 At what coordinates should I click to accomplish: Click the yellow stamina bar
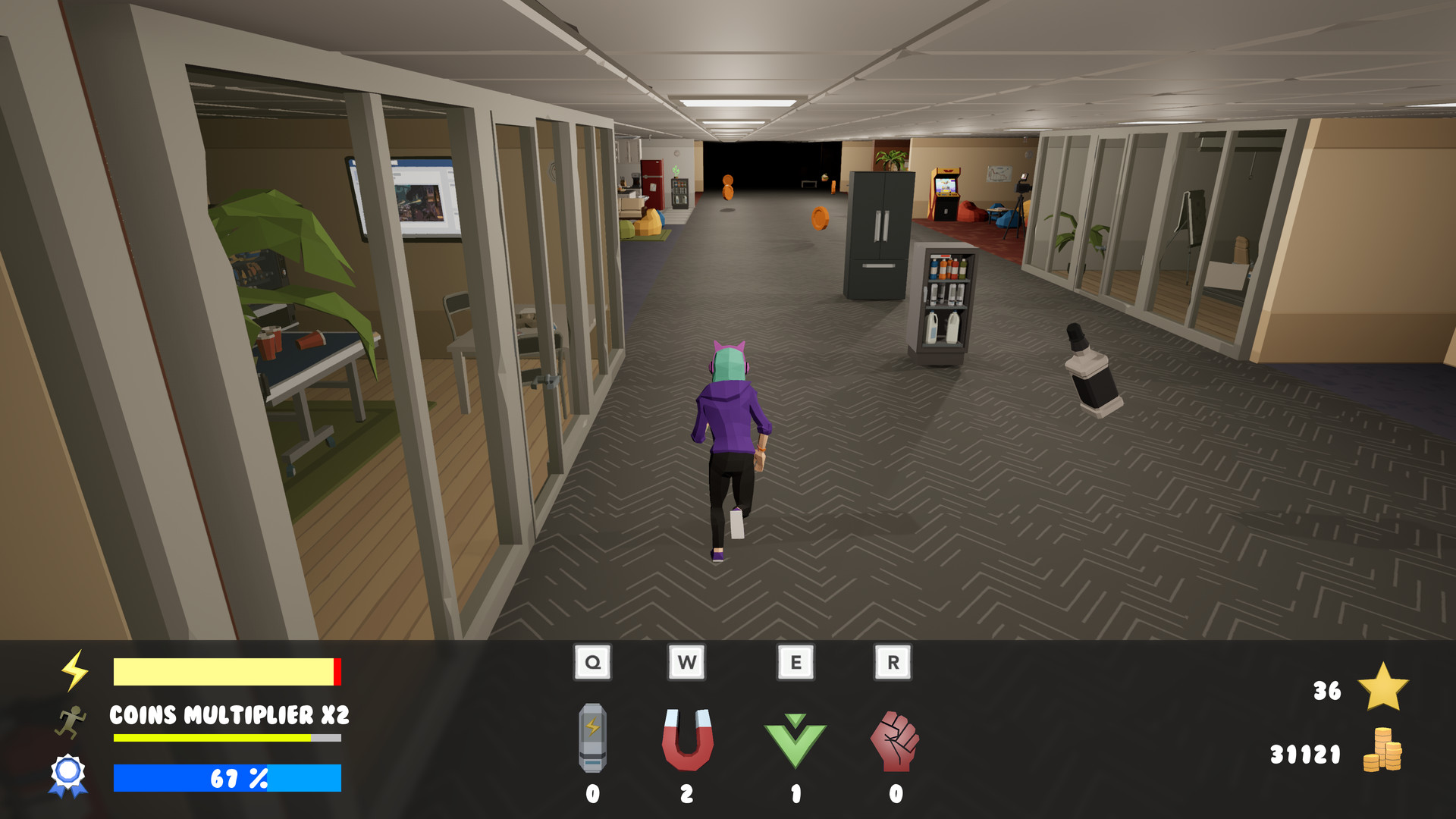(x=224, y=670)
